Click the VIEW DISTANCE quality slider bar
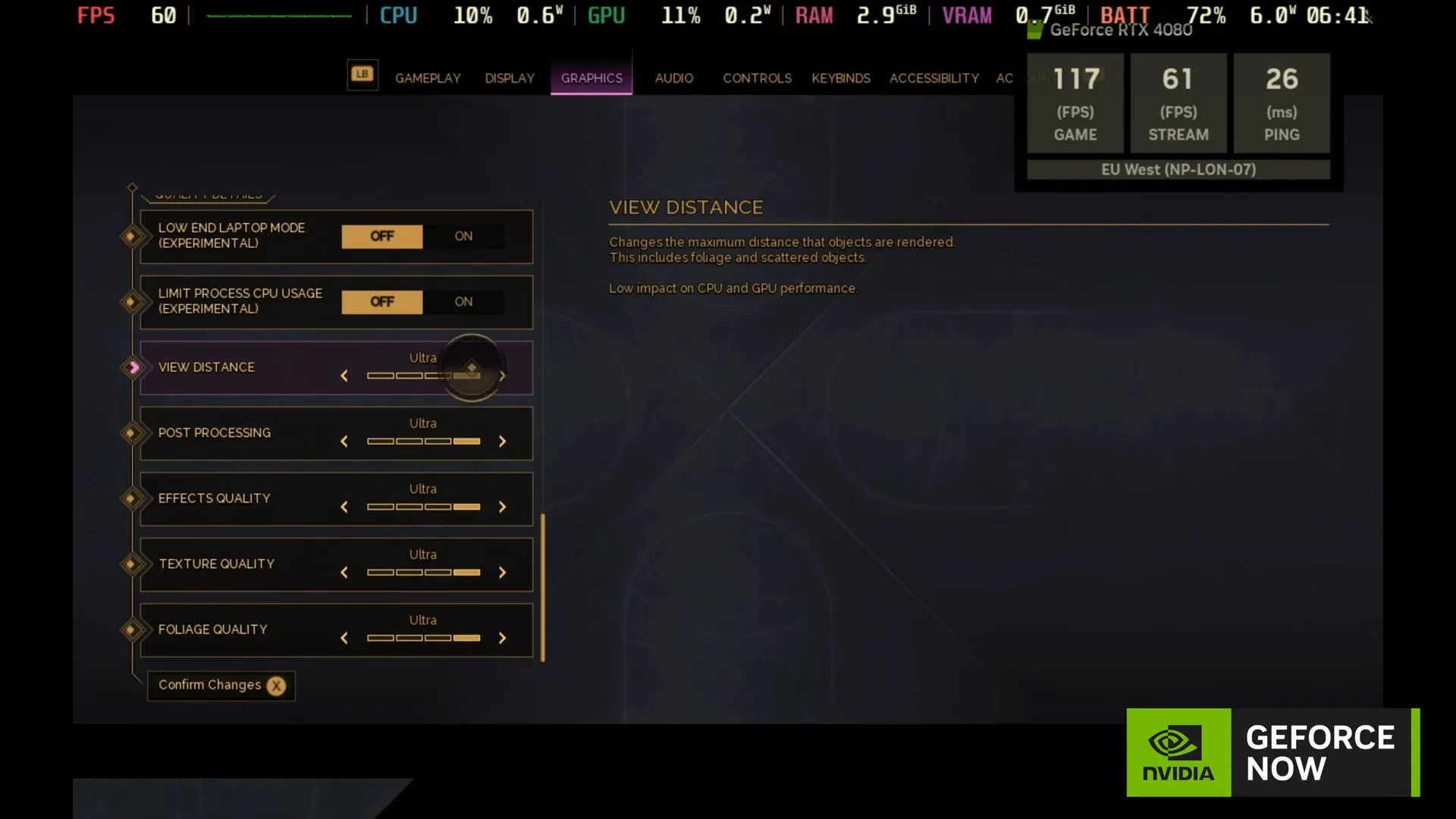 pos(423,375)
